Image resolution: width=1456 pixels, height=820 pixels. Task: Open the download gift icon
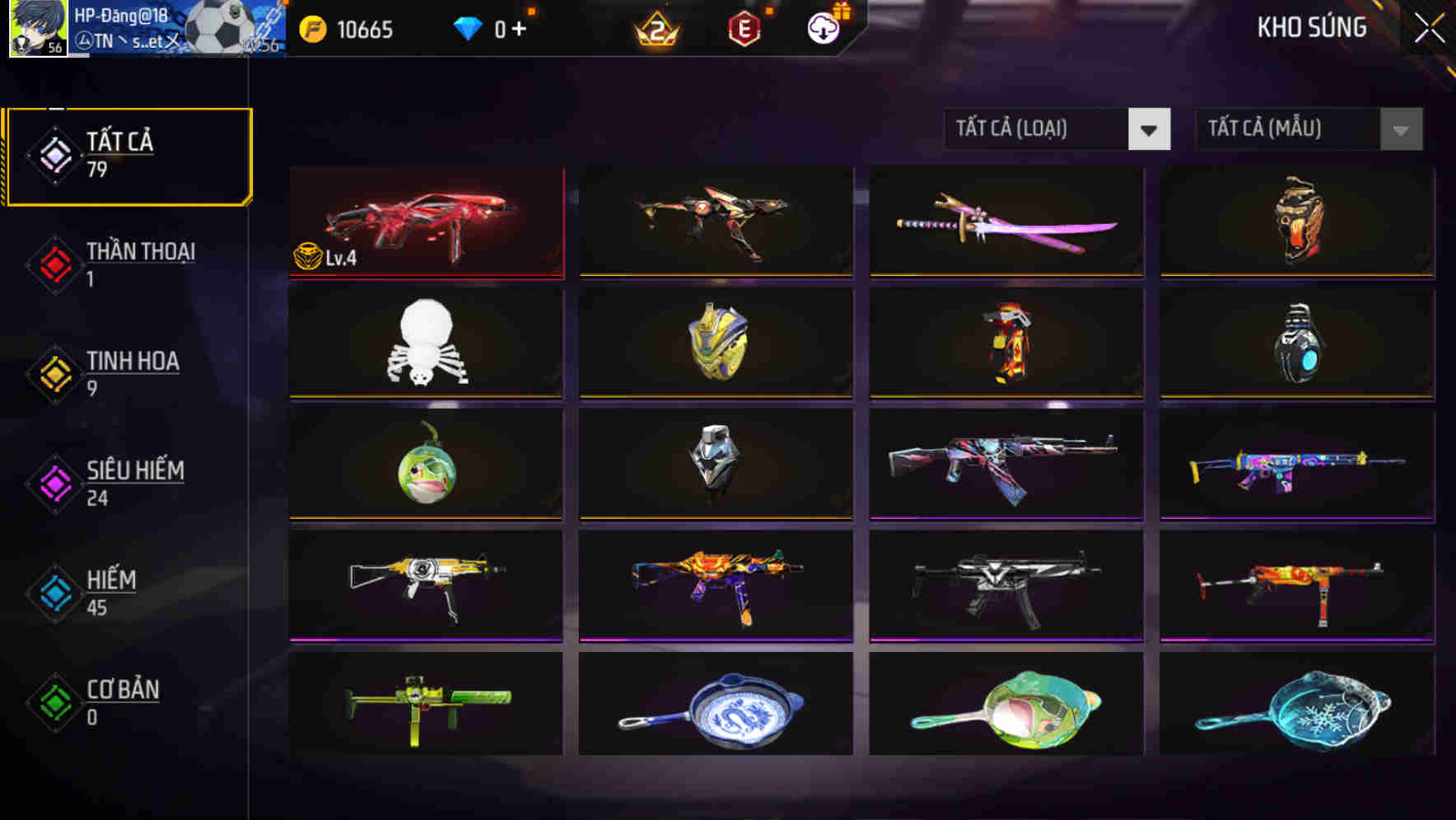[821, 28]
